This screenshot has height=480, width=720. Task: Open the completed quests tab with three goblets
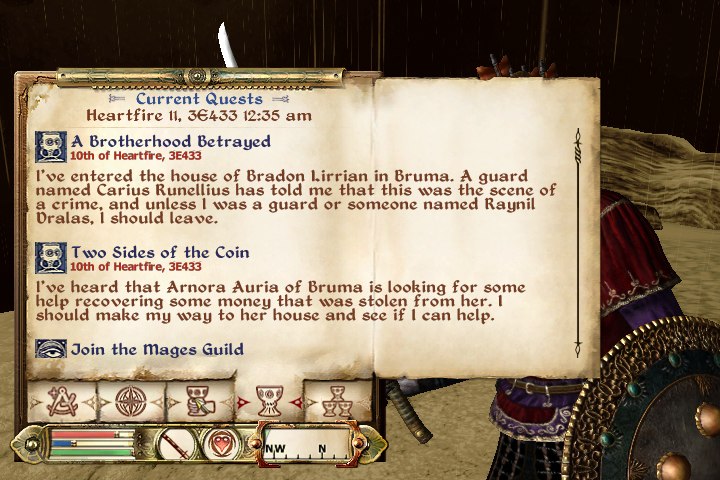[334, 401]
